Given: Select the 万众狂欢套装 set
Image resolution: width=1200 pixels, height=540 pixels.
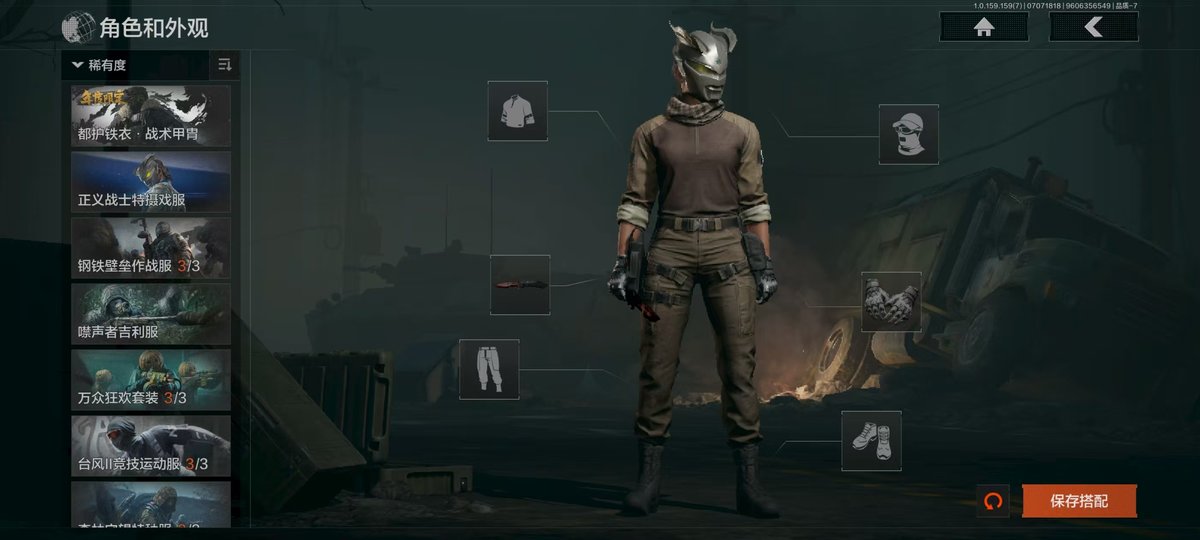Looking at the screenshot, I should [x=151, y=380].
